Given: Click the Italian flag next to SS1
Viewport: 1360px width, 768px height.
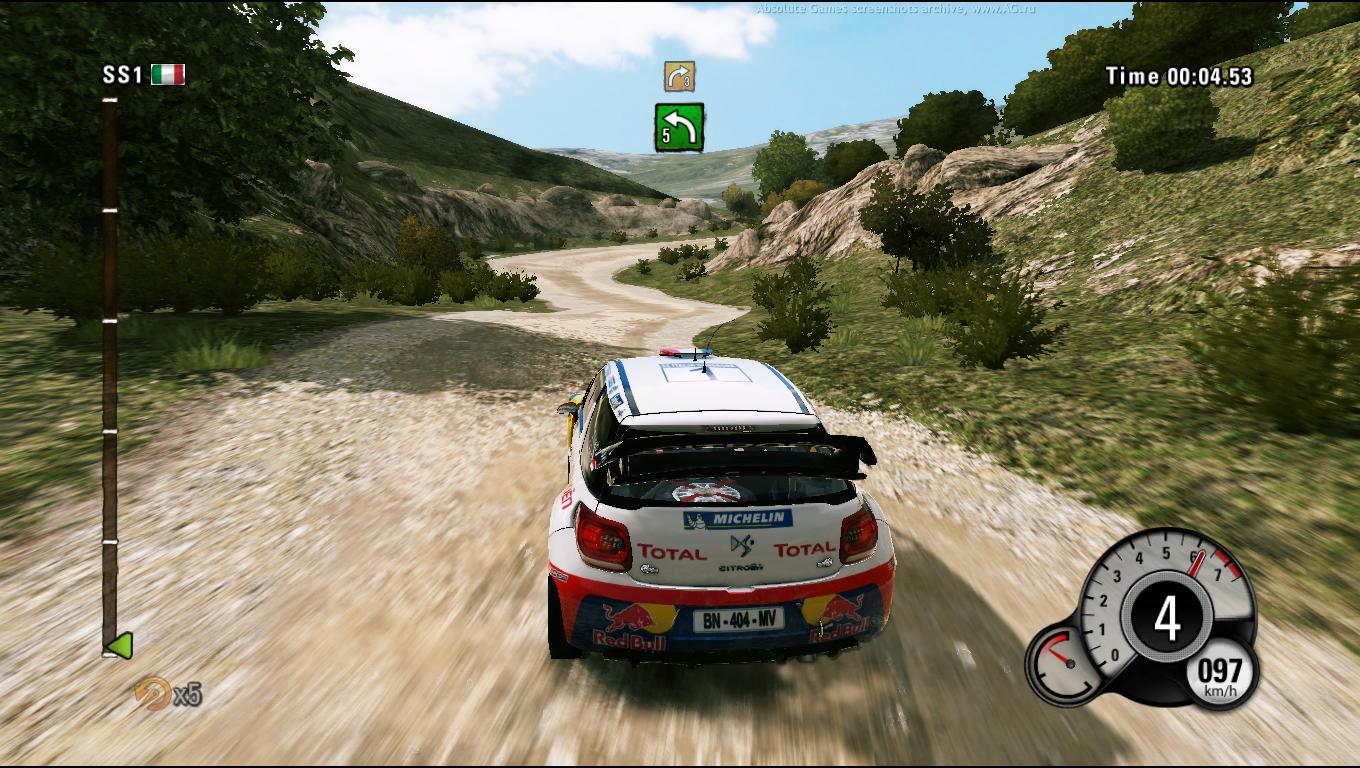Looking at the screenshot, I should point(168,75).
